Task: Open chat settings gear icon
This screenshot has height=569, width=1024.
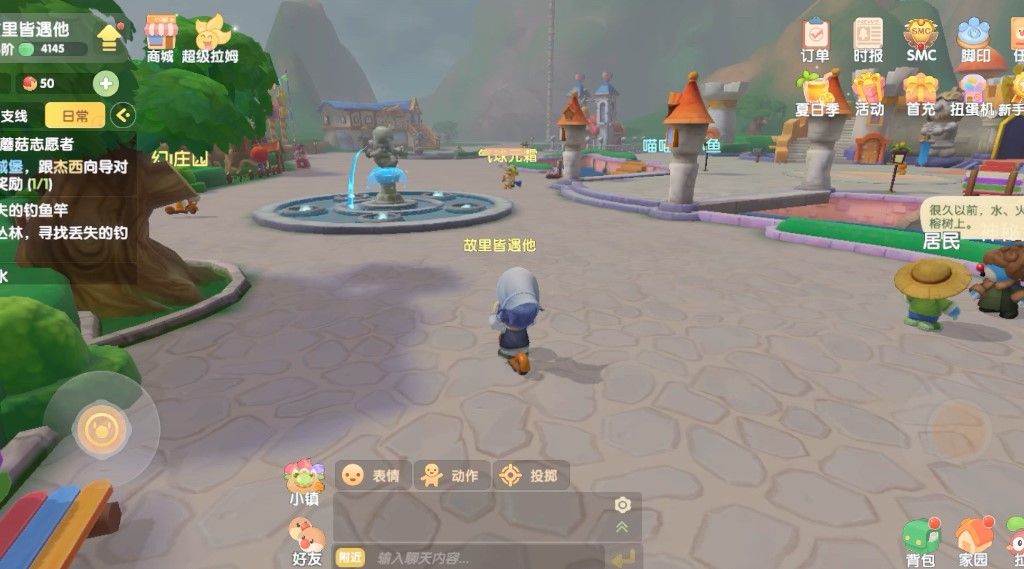Action: [x=622, y=505]
